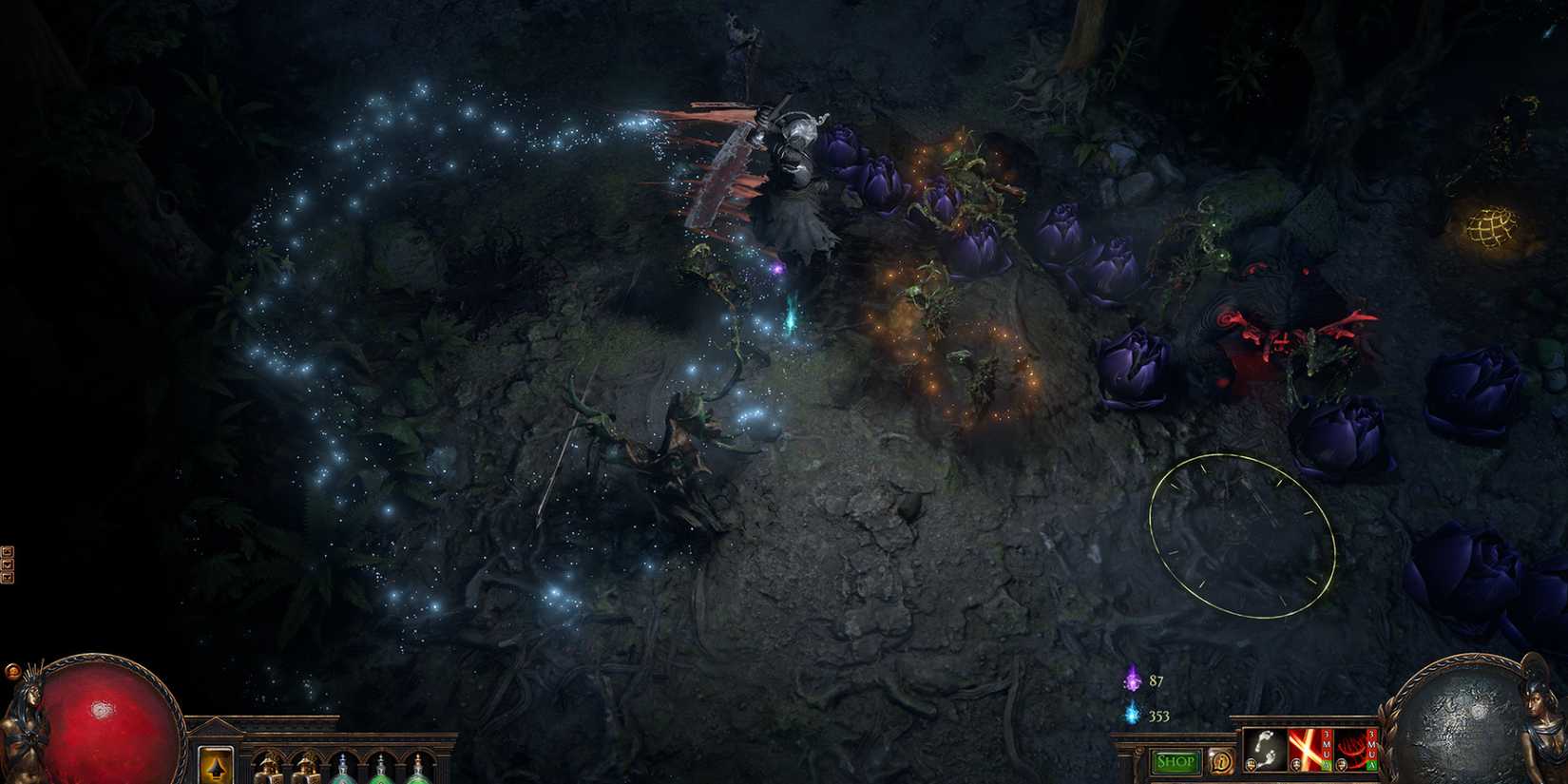Click the golden caged loot near the top right
Screen dimensions: 1568x784
click(1492, 225)
